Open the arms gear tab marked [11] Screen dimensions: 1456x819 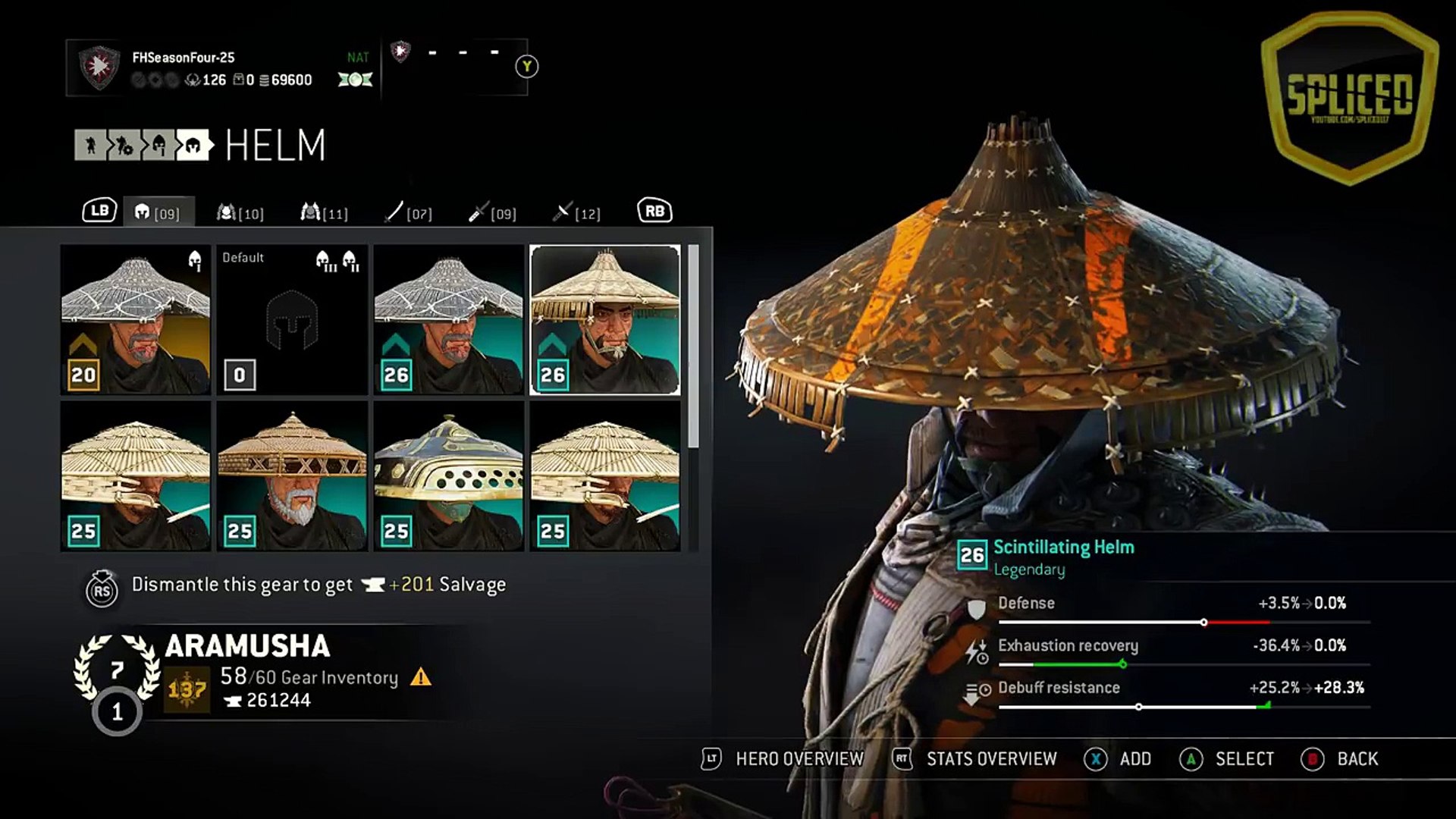coord(325,212)
